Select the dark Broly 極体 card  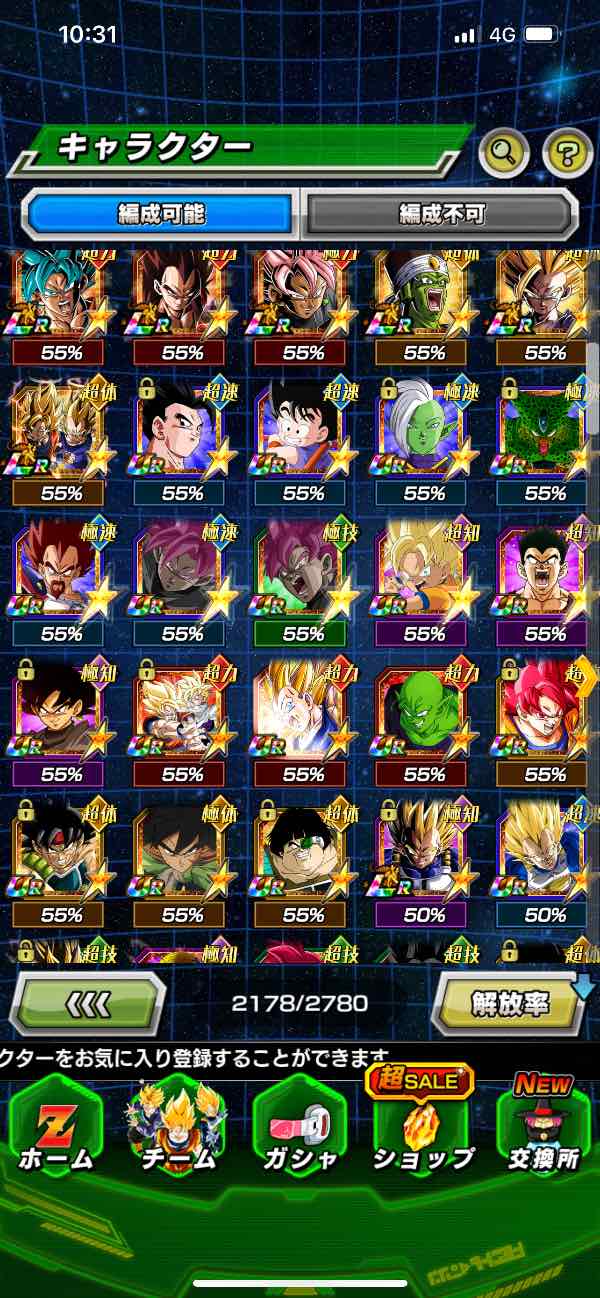(x=182, y=852)
